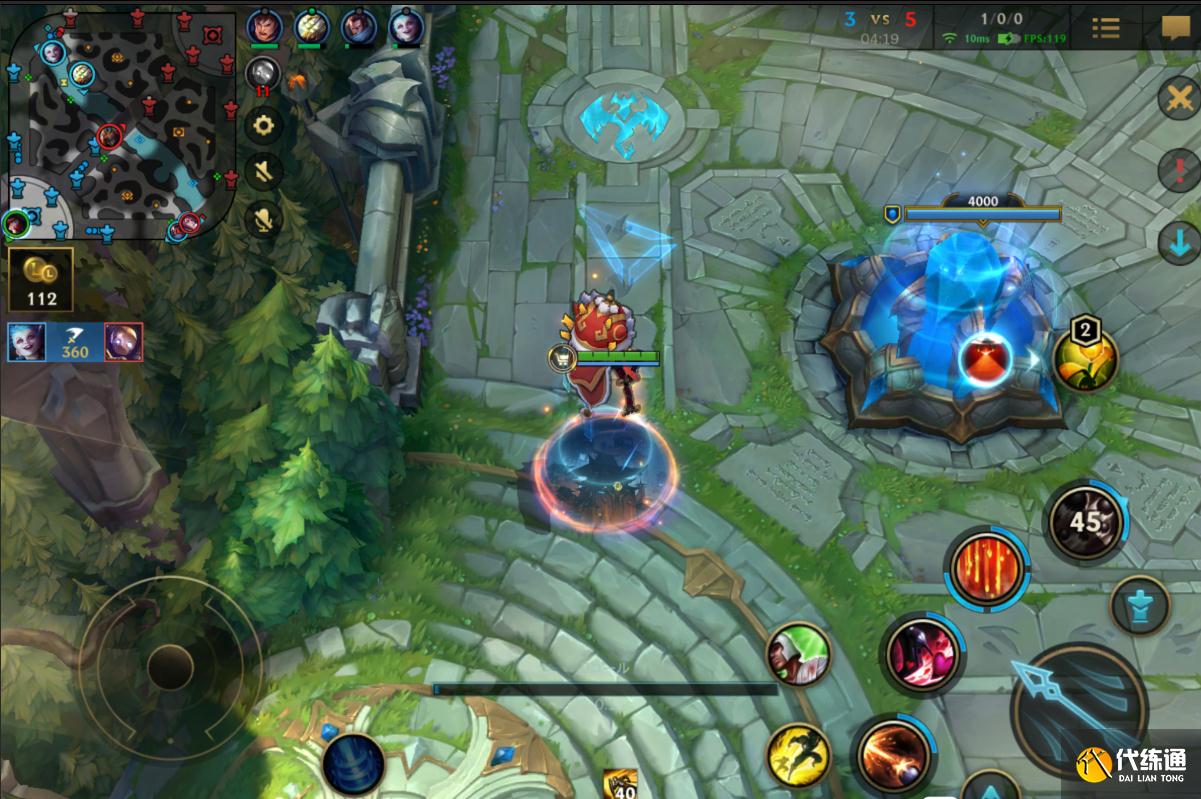The width and height of the screenshot is (1201, 799).
Task: Send the blue down-arrow ping
Action: click(1179, 243)
